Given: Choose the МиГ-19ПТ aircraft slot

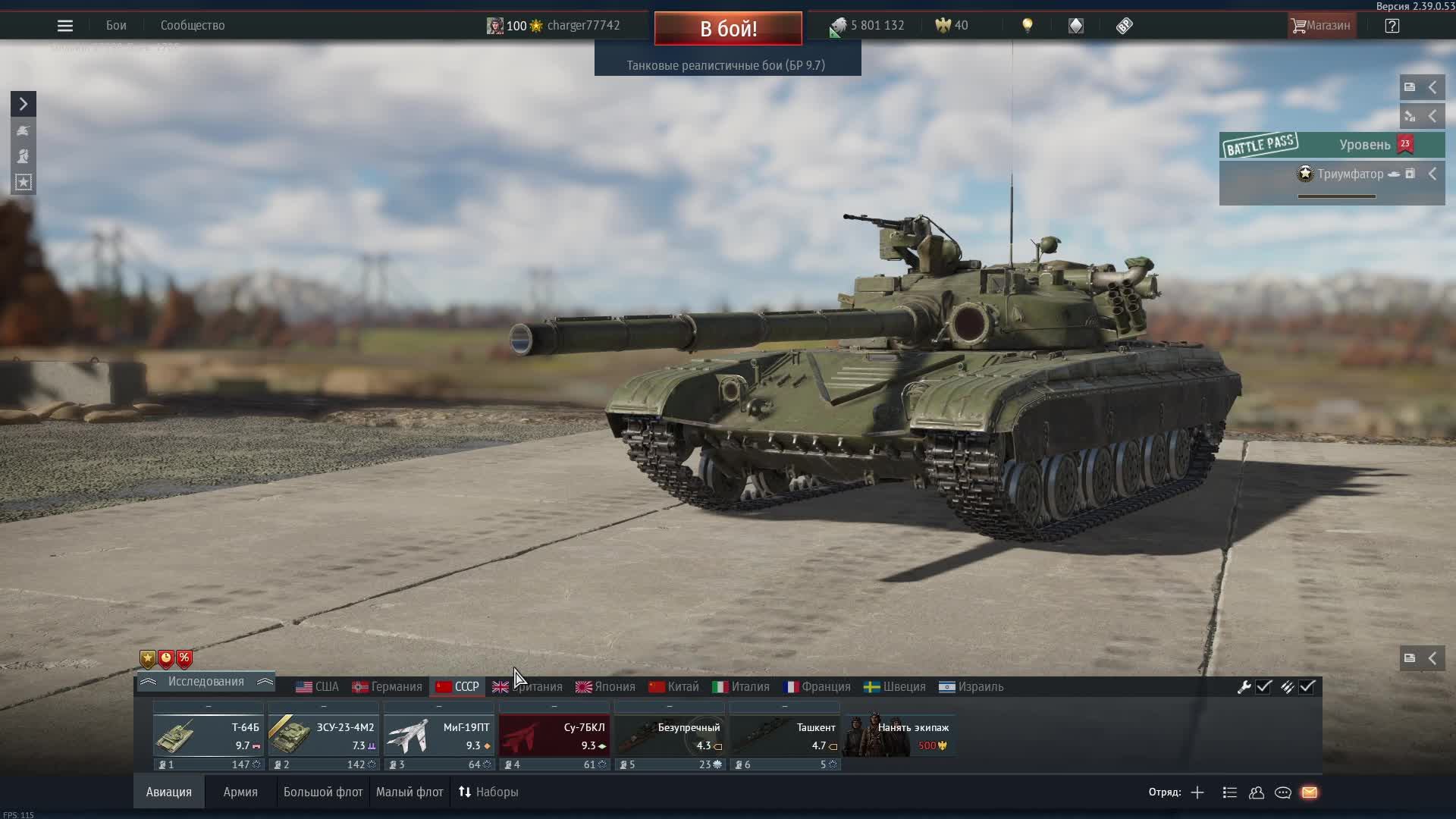Looking at the screenshot, I should click(438, 736).
